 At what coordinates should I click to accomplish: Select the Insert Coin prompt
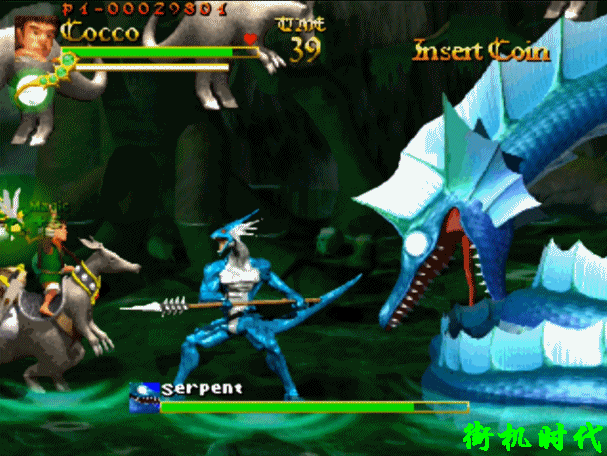(x=482, y=49)
